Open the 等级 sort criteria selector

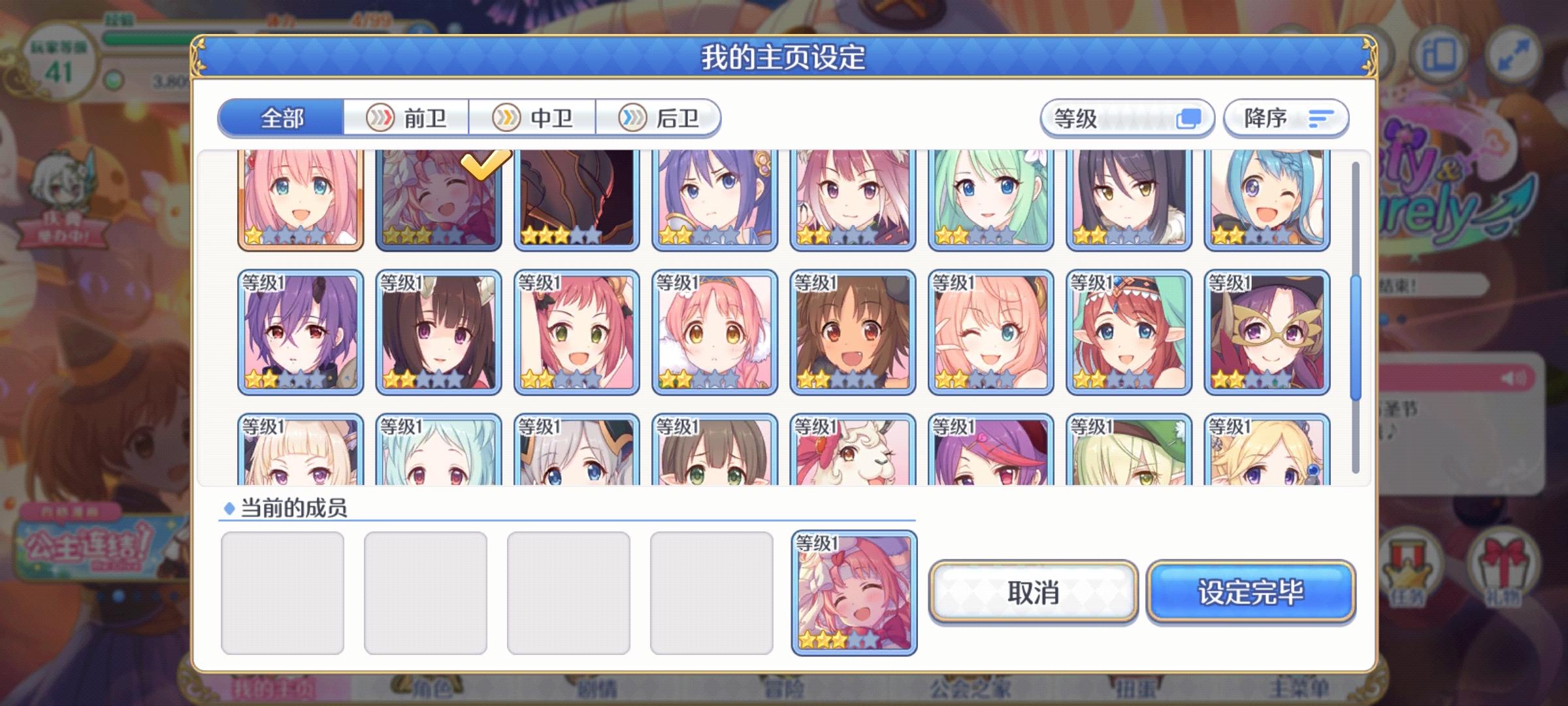pos(1128,118)
